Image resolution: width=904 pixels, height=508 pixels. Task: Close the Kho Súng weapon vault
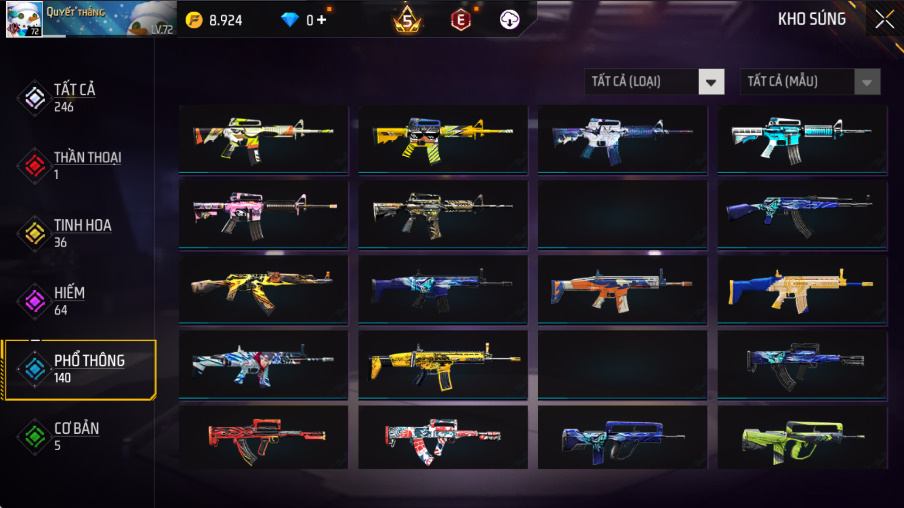884,19
